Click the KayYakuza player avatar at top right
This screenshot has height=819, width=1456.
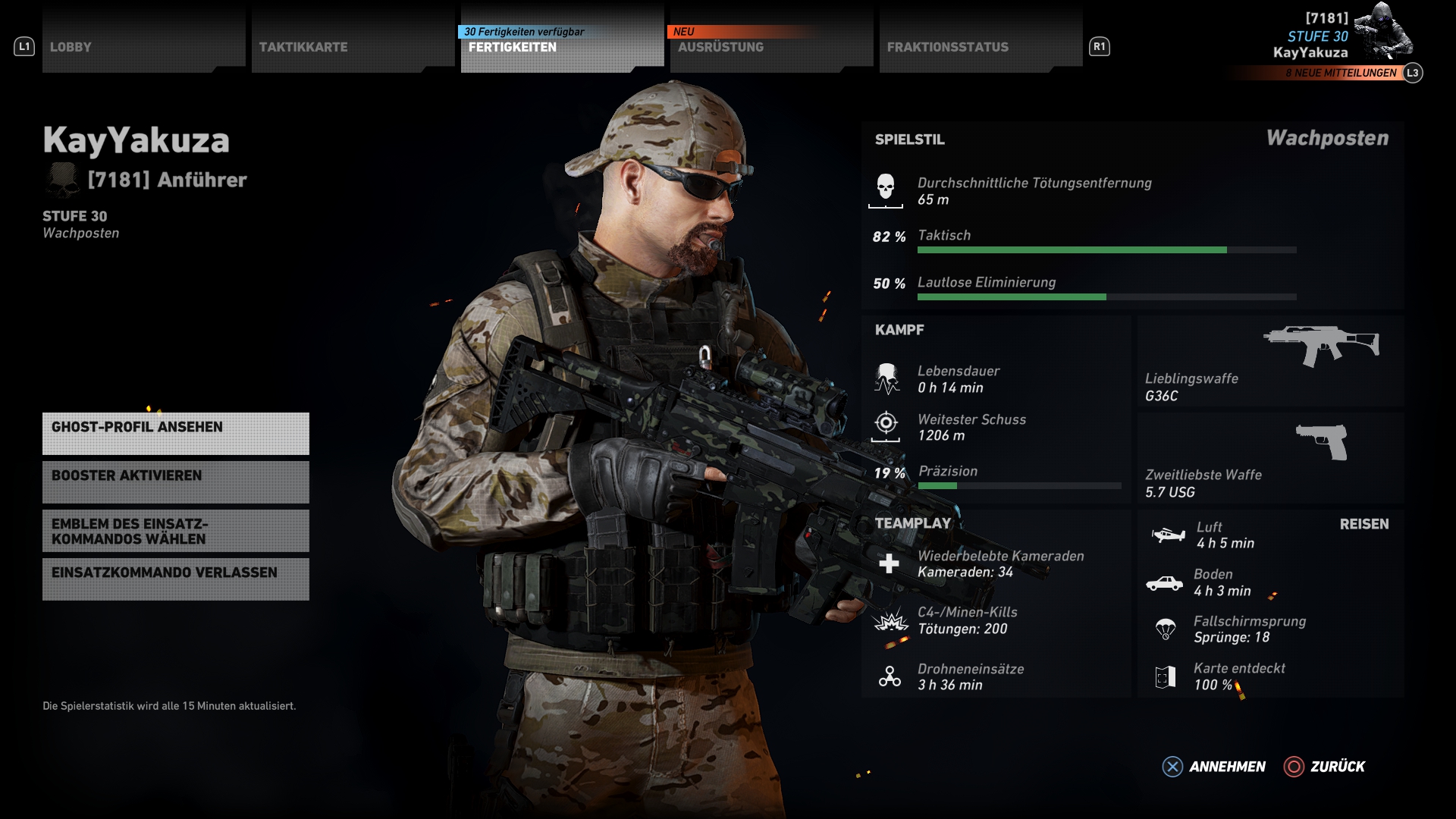point(1384,32)
